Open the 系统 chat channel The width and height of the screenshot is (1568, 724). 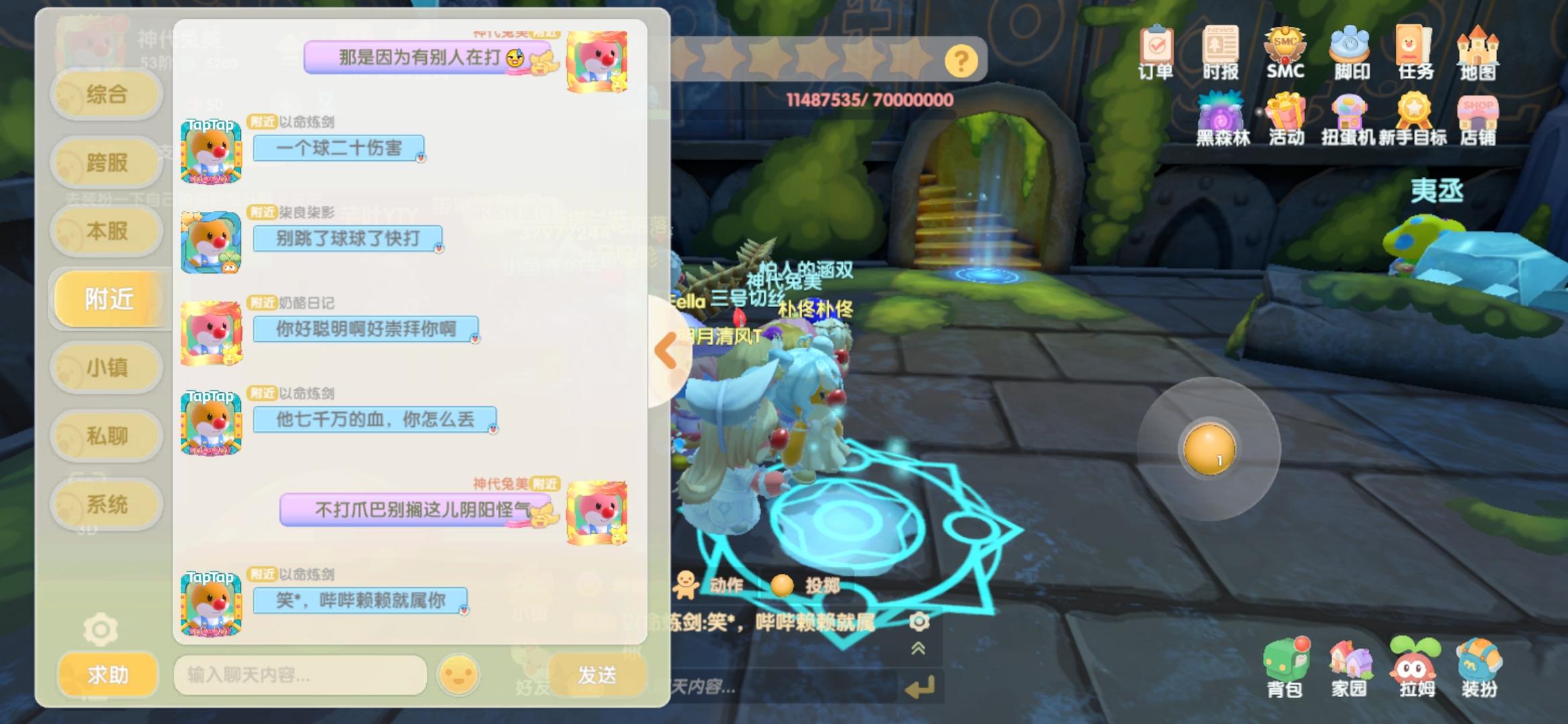[x=106, y=503]
